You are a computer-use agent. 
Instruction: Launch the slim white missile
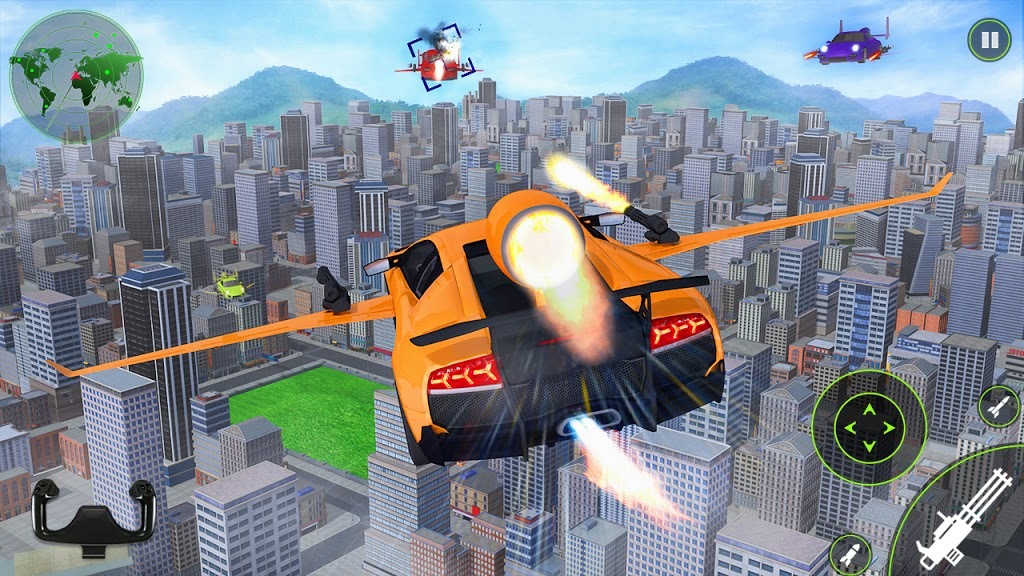pos(997,406)
